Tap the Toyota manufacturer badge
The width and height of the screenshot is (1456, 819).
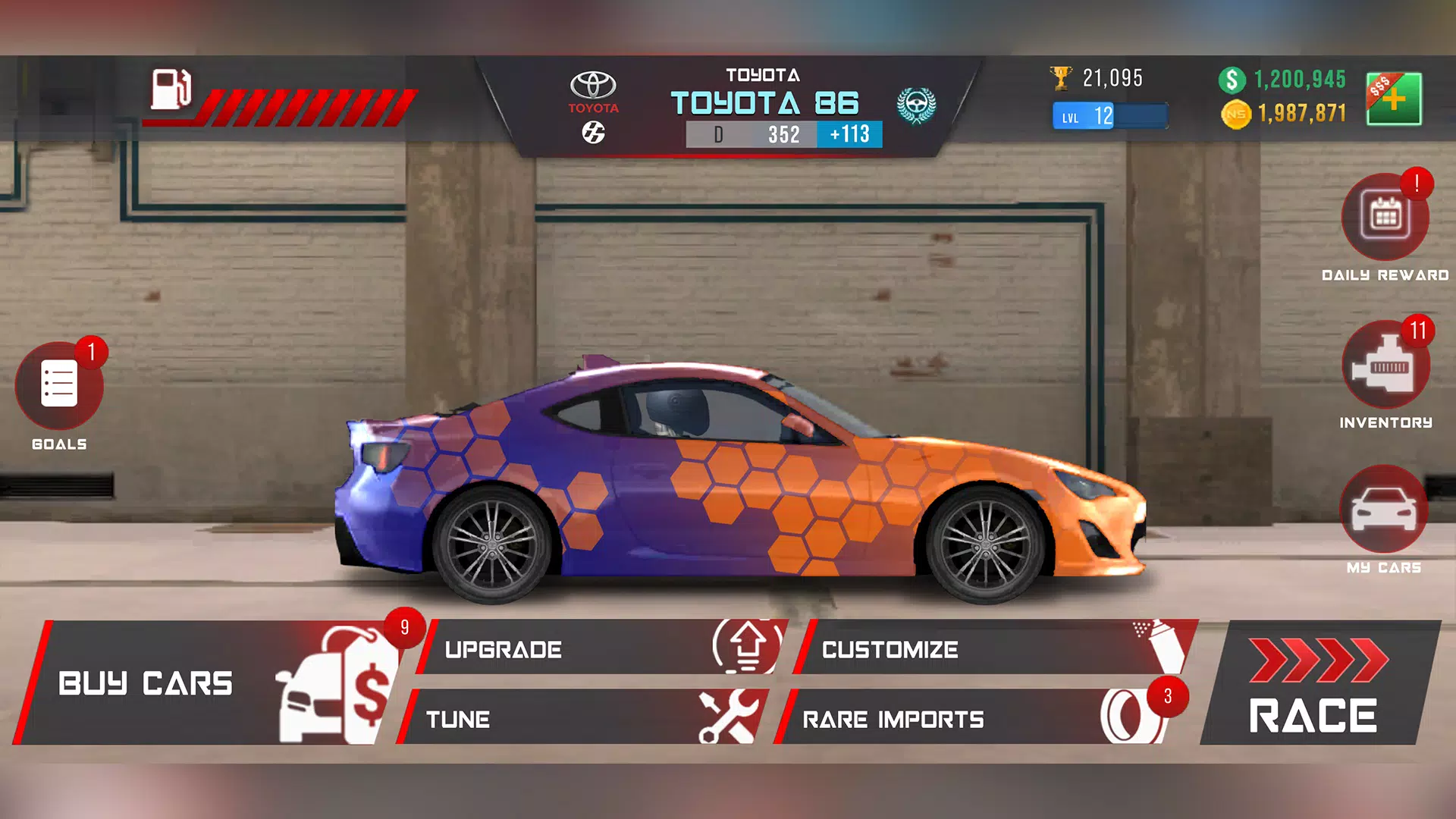pos(594,86)
